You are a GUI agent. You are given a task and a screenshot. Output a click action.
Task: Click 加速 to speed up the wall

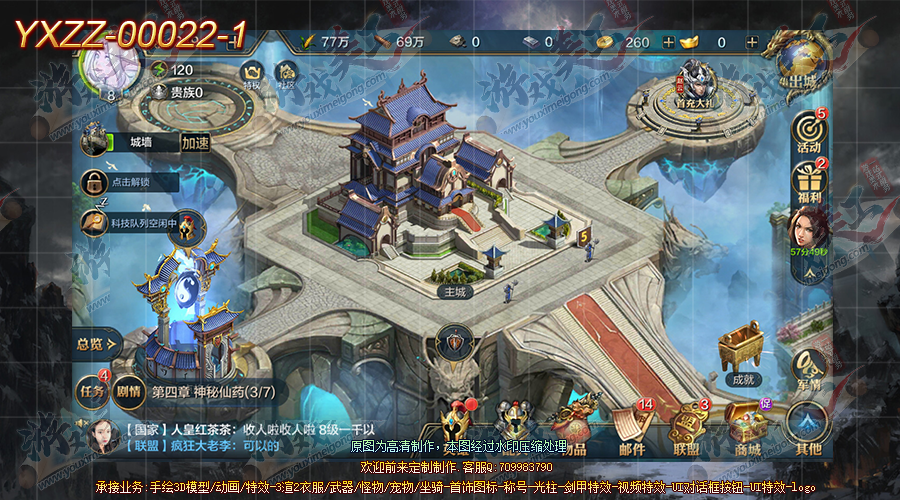click(x=195, y=143)
